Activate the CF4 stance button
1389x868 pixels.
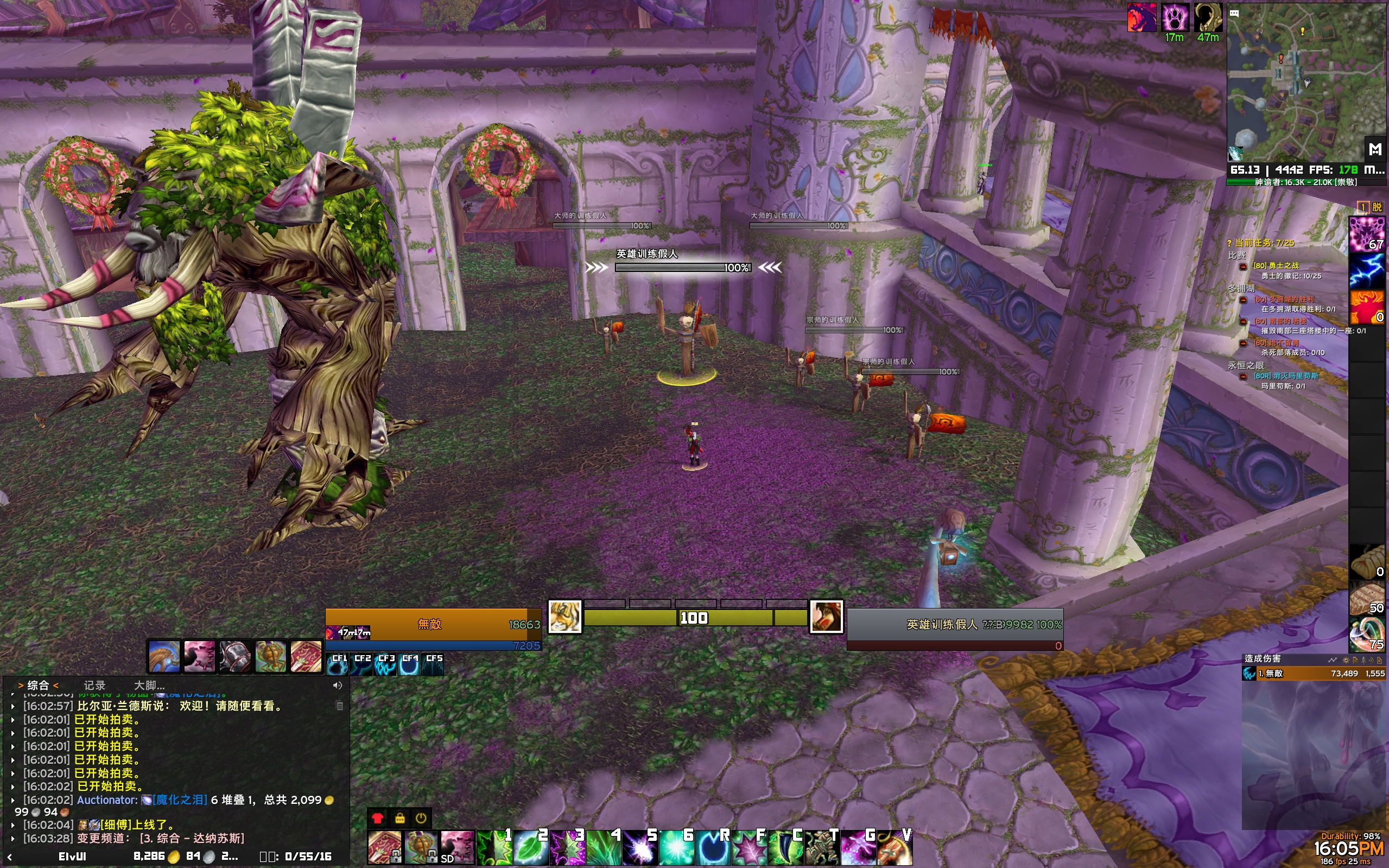[x=409, y=664]
